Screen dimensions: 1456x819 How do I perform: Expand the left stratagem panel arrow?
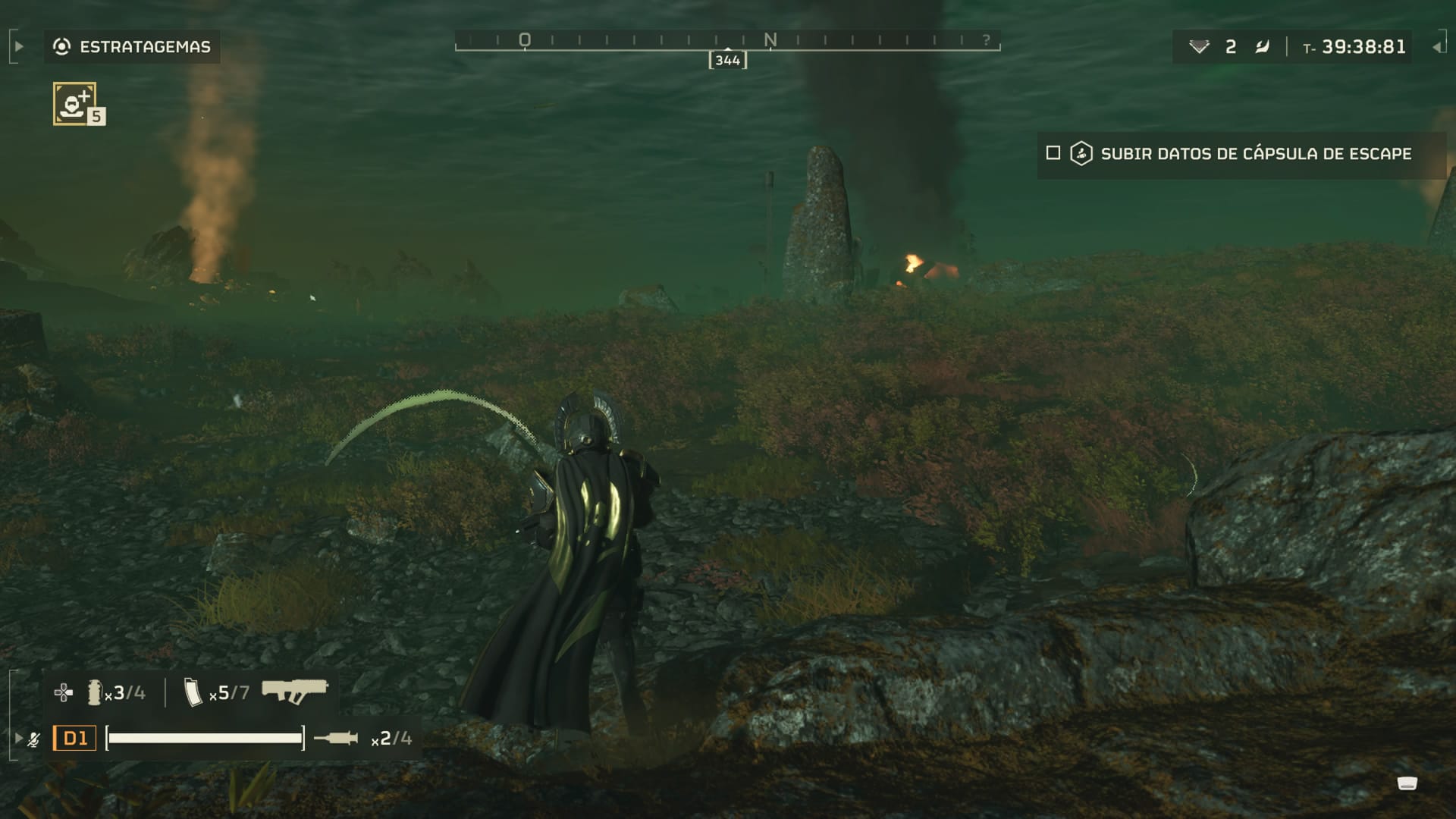click(19, 47)
